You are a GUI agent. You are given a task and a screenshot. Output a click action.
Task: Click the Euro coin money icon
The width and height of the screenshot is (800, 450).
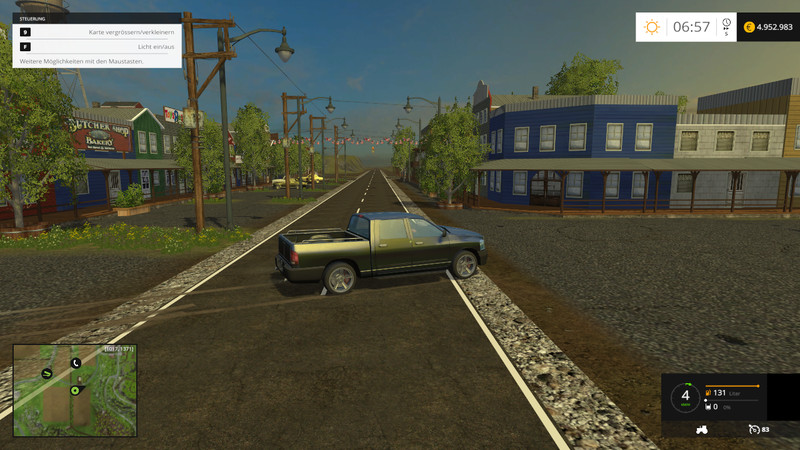pos(747,27)
